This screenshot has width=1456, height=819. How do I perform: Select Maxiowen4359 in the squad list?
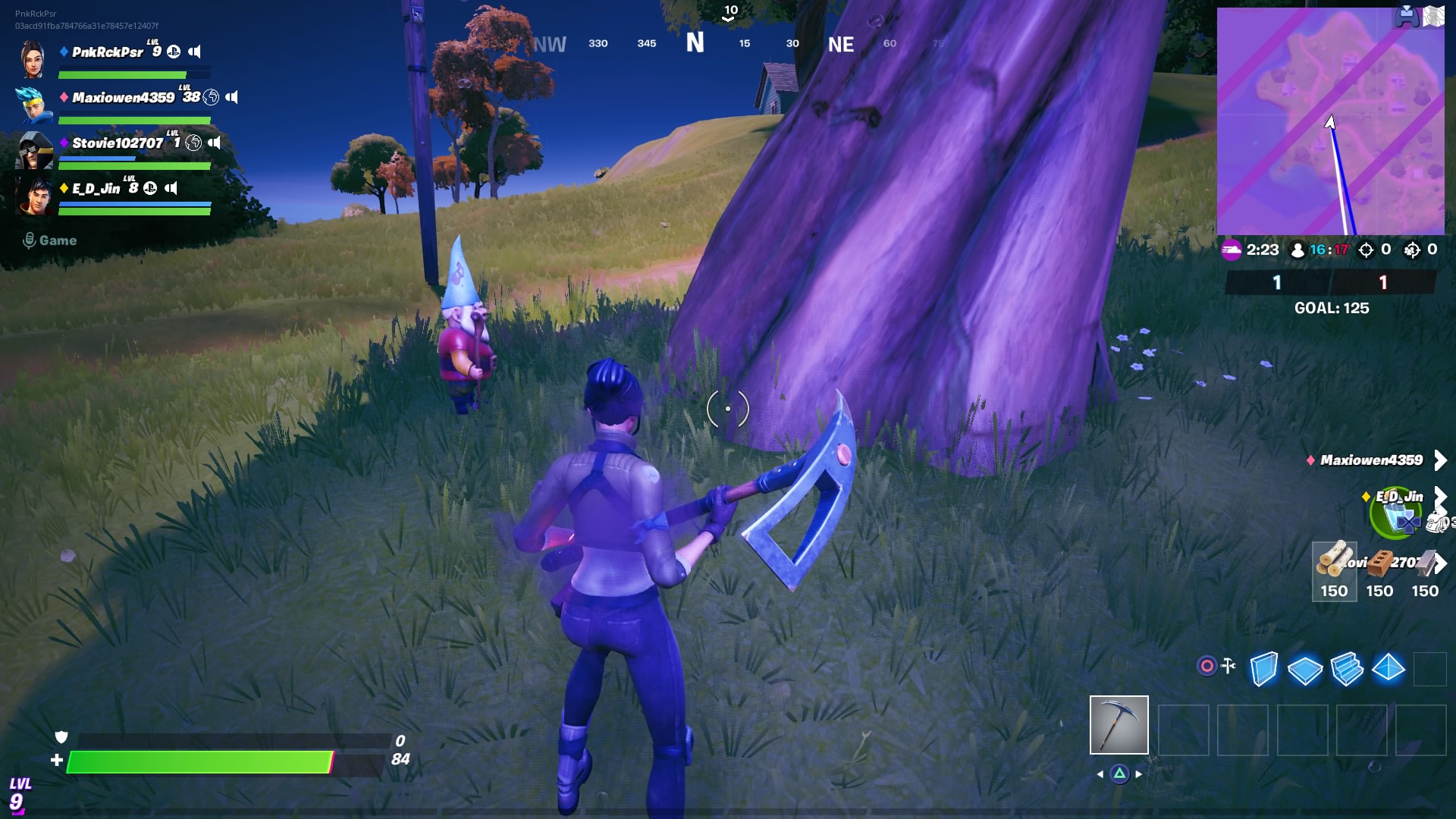pos(123,98)
